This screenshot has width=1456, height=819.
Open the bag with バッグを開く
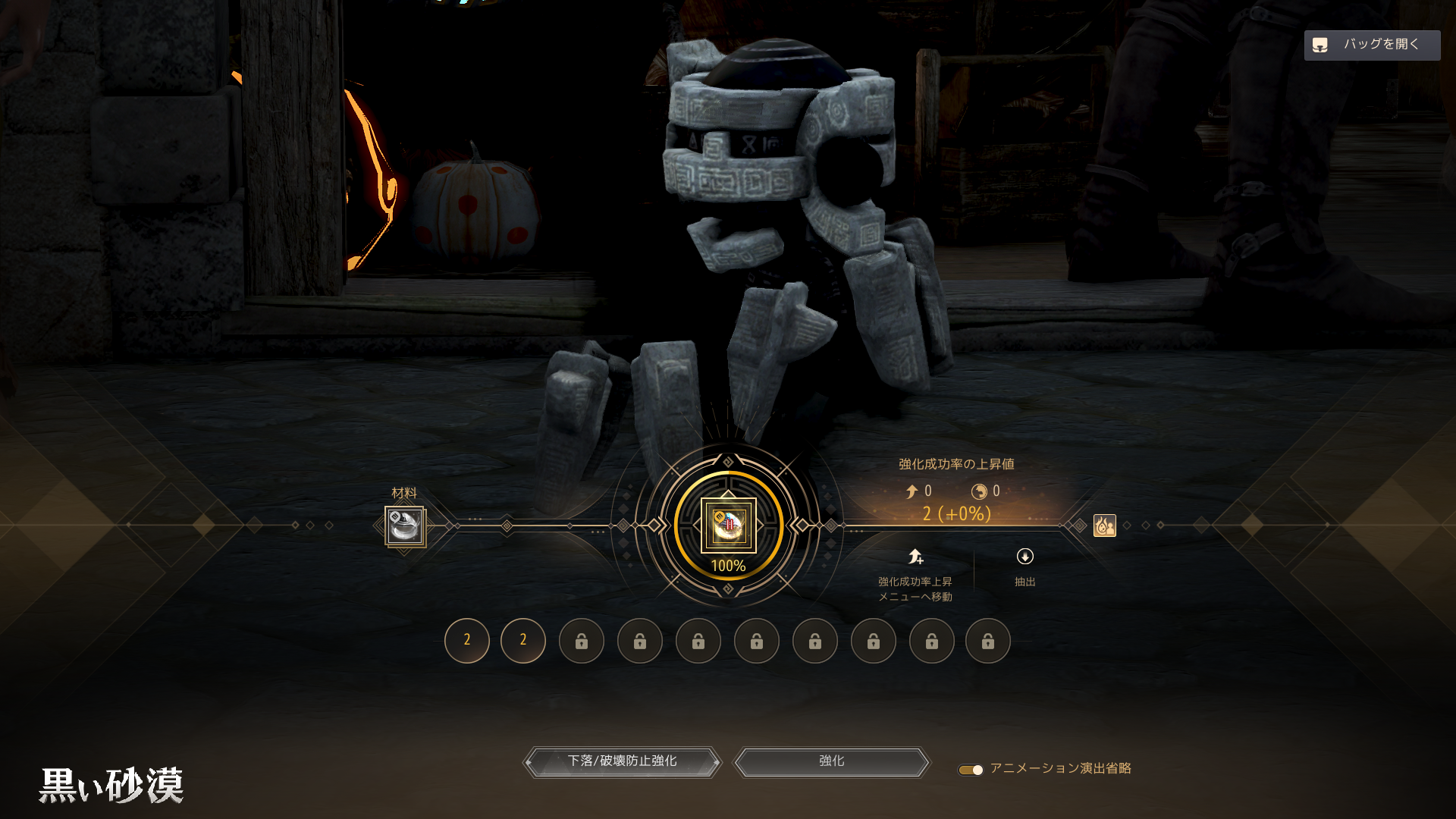1371,45
